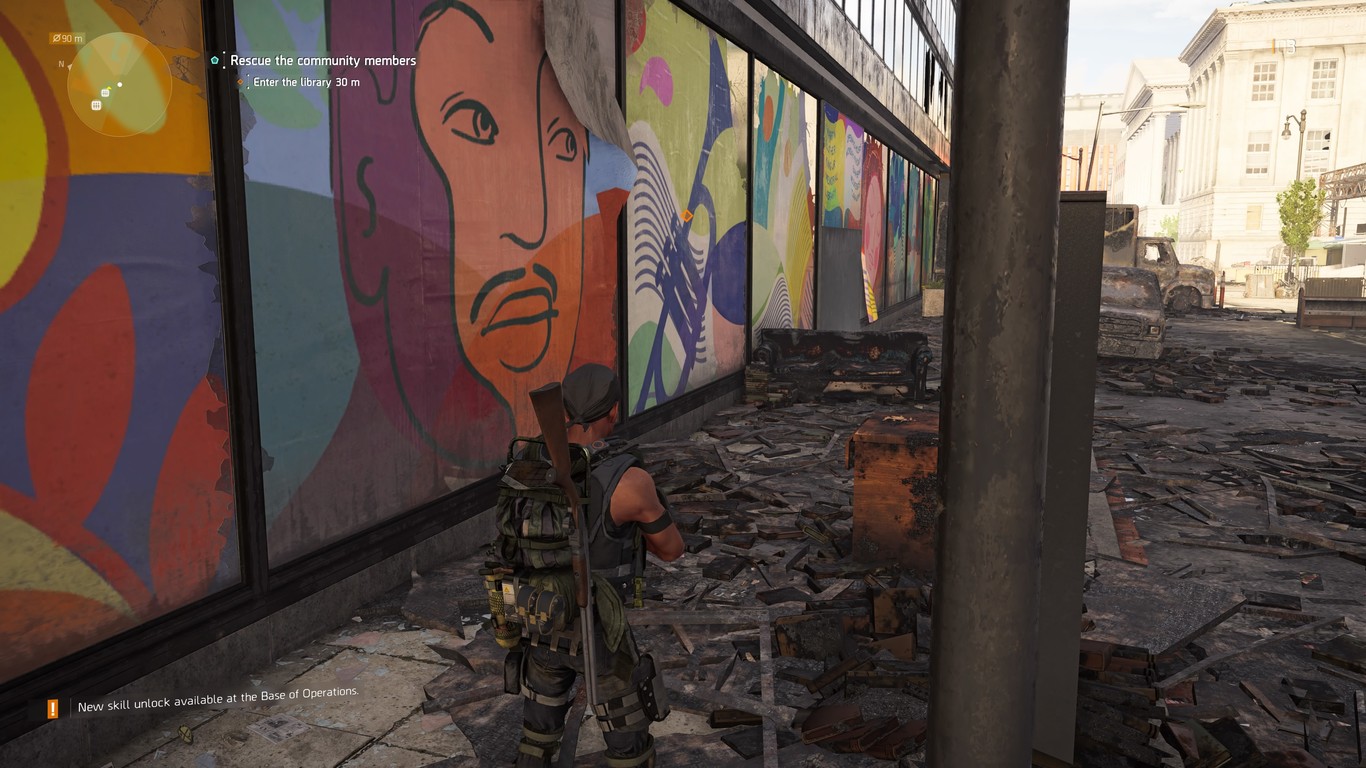
Task: Open the new skill unlock notification
Action: [x=218, y=706]
